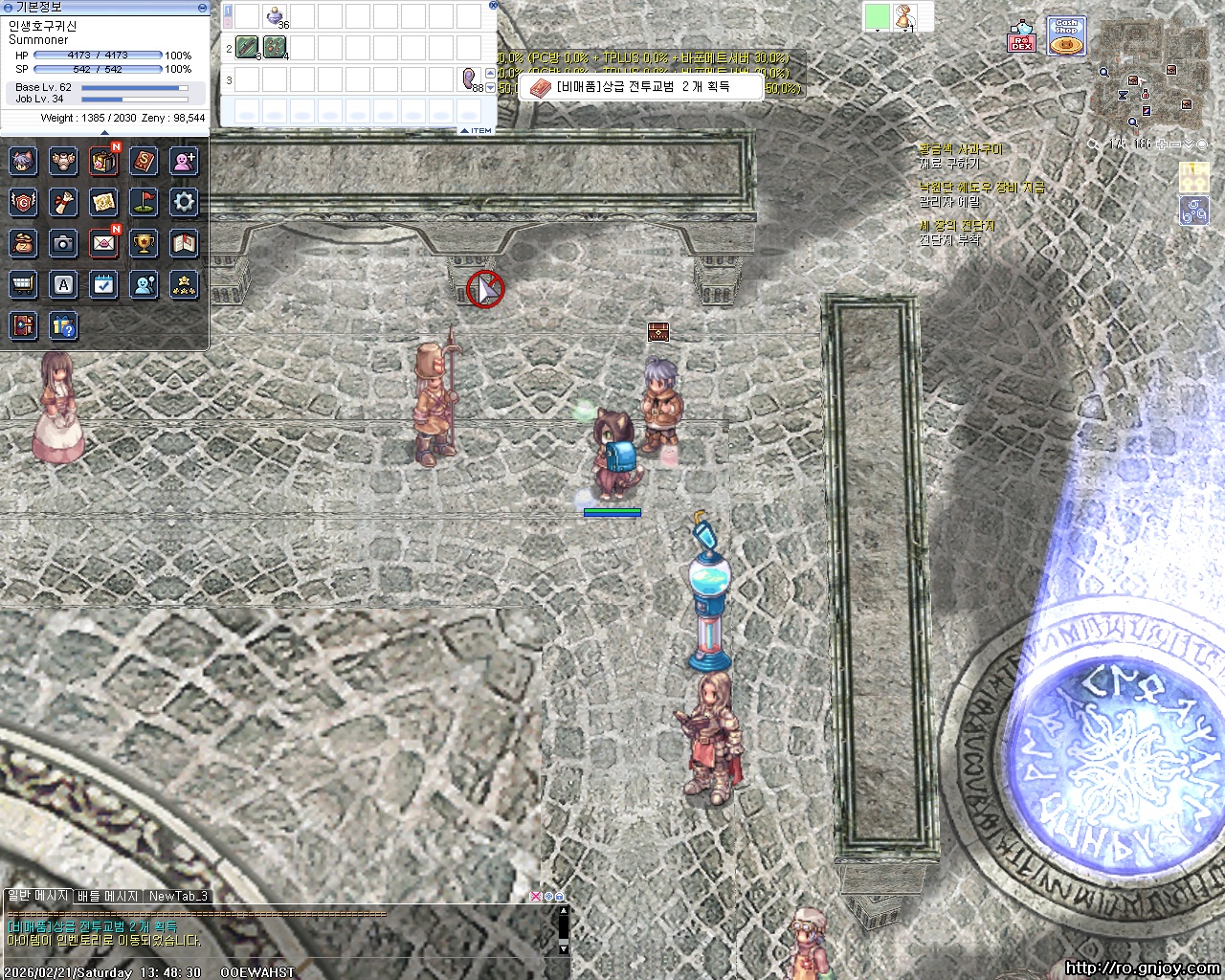The height and width of the screenshot is (980, 1225).
Task: Open the camera screenshot icon
Action: pyautogui.click(x=63, y=243)
